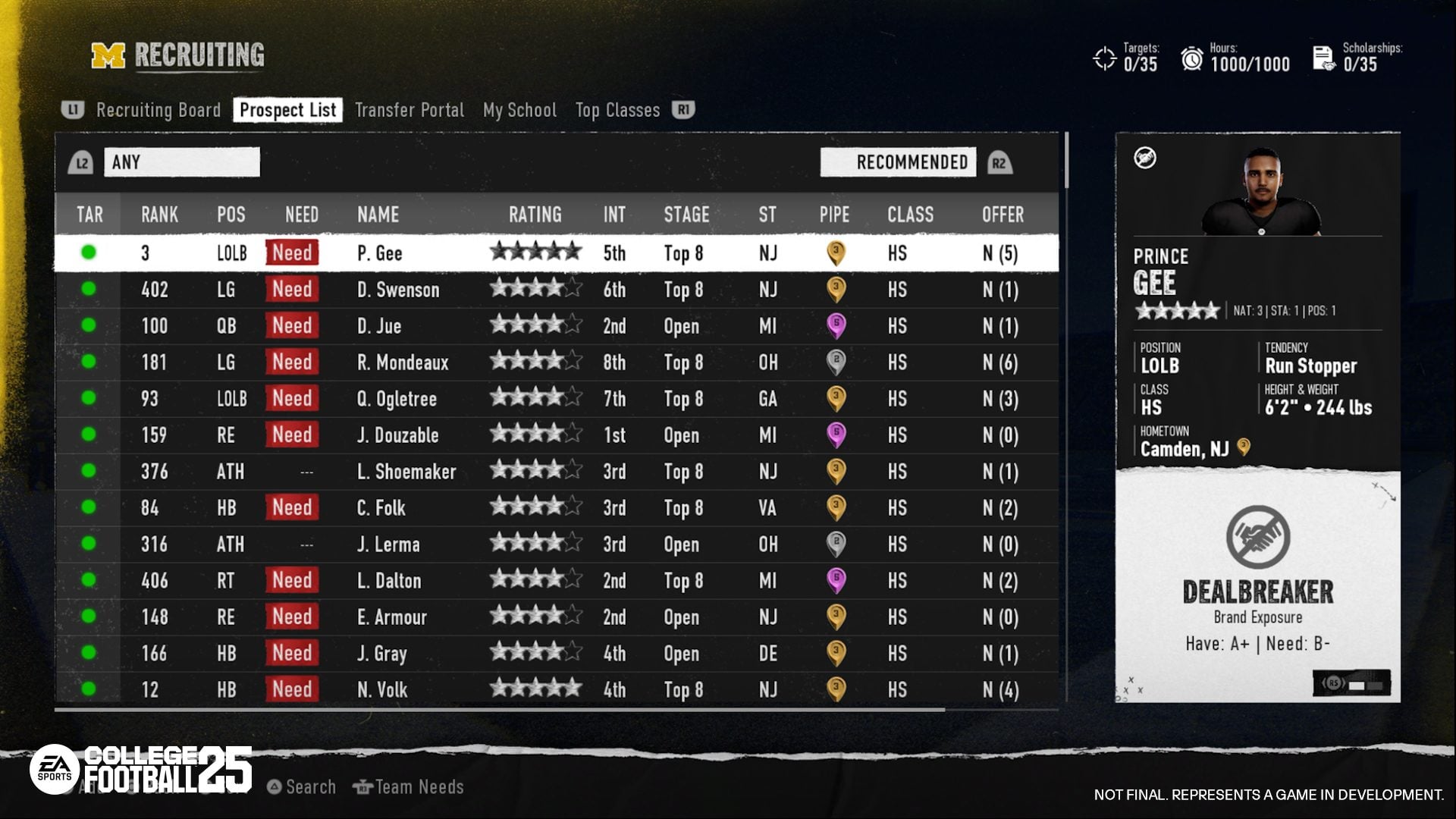The width and height of the screenshot is (1456, 819).
Task: Click the Scholarships document icon
Action: click(x=1323, y=58)
